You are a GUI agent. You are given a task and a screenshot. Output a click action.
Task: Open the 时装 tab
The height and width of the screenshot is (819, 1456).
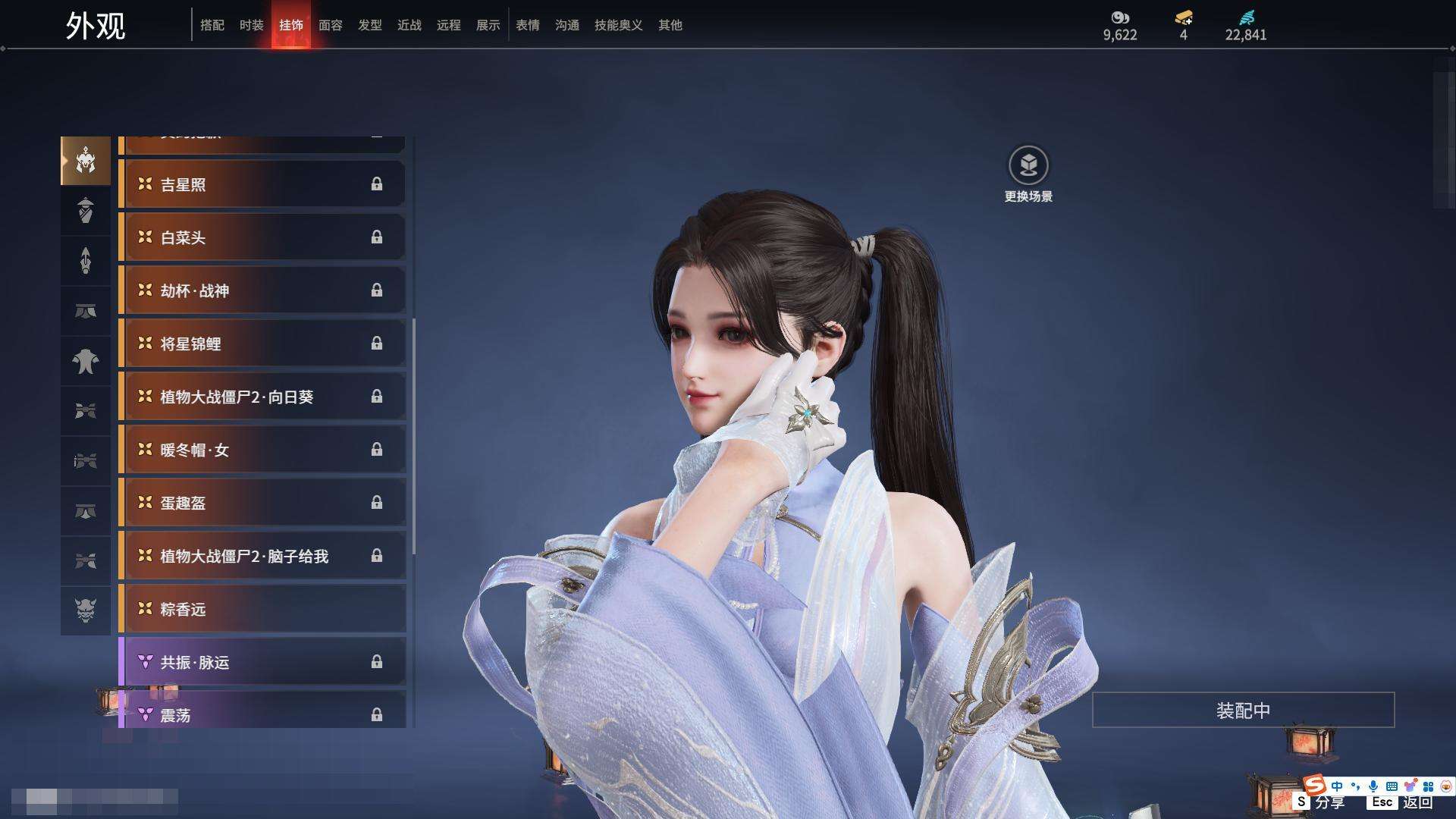click(251, 25)
